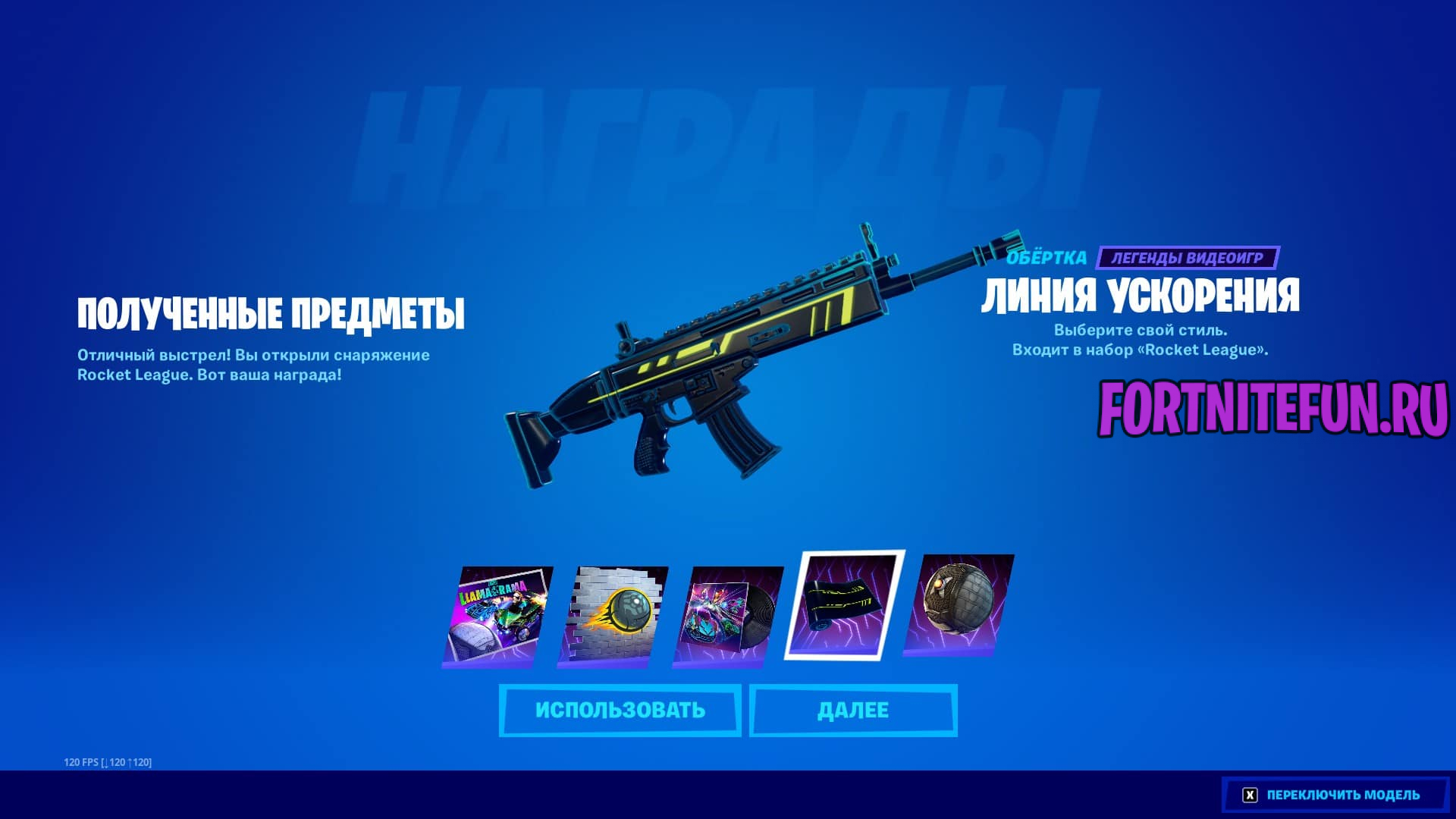Pick the music record reward thumbnail
The width and height of the screenshot is (1456, 819).
[728, 616]
